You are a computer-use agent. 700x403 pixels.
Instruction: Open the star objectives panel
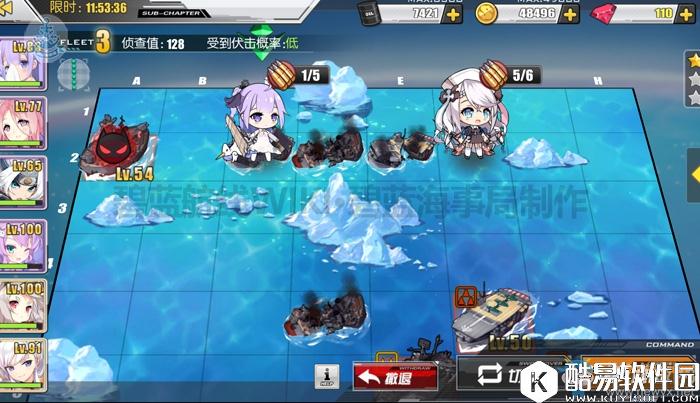692,78
